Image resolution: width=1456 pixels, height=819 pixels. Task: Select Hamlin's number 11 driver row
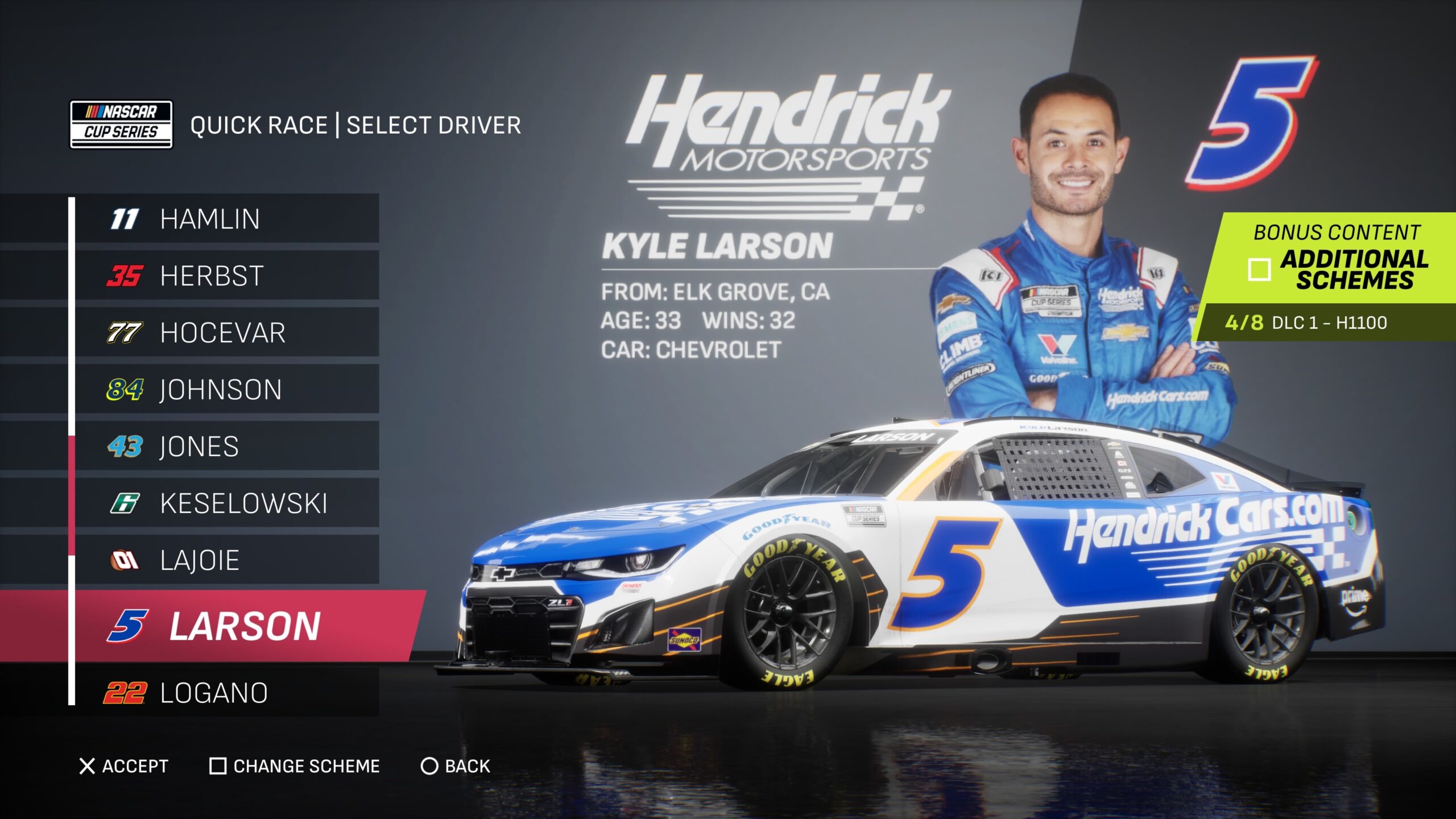227,219
